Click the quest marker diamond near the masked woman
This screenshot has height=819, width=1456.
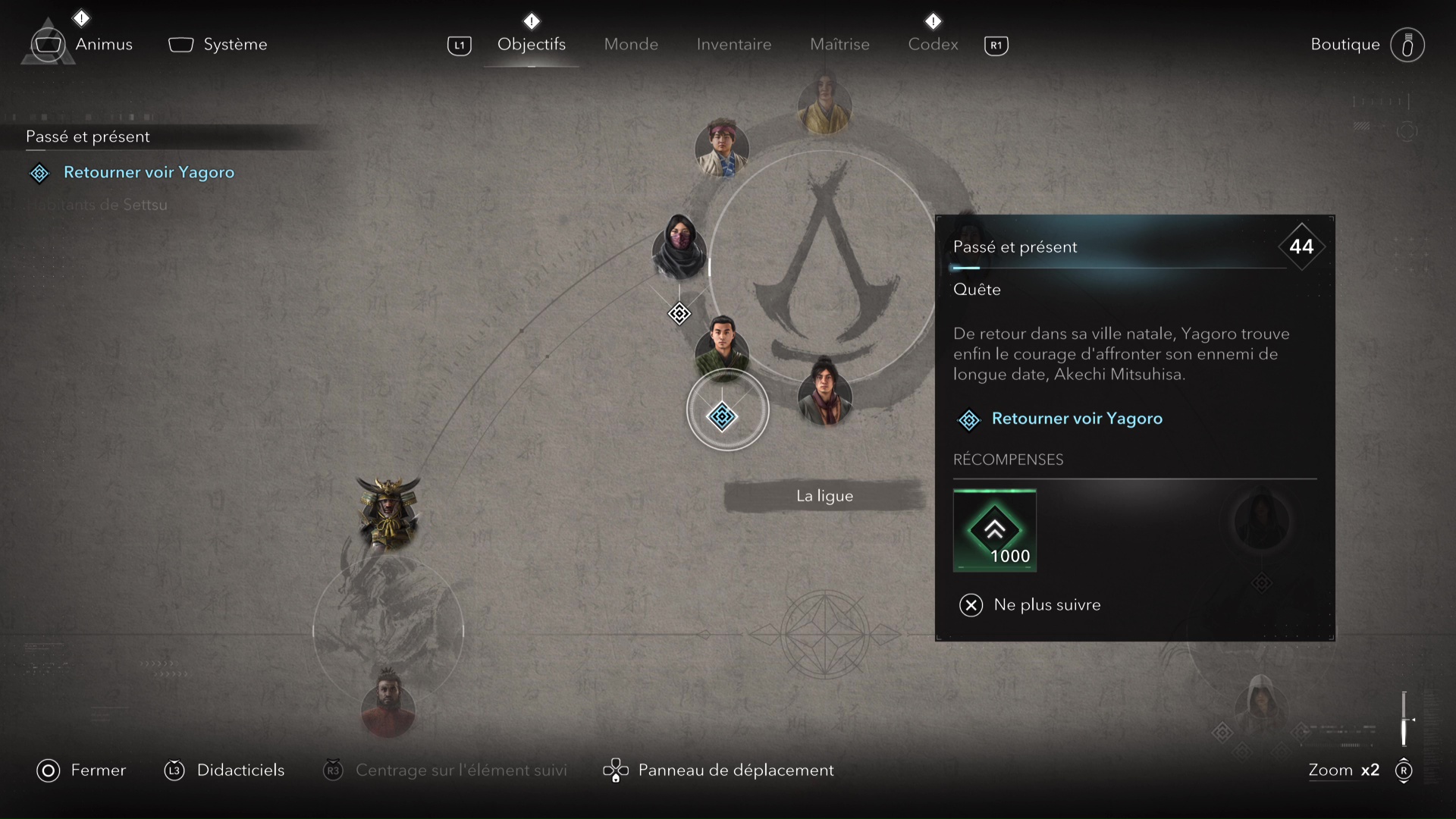[x=679, y=313]
